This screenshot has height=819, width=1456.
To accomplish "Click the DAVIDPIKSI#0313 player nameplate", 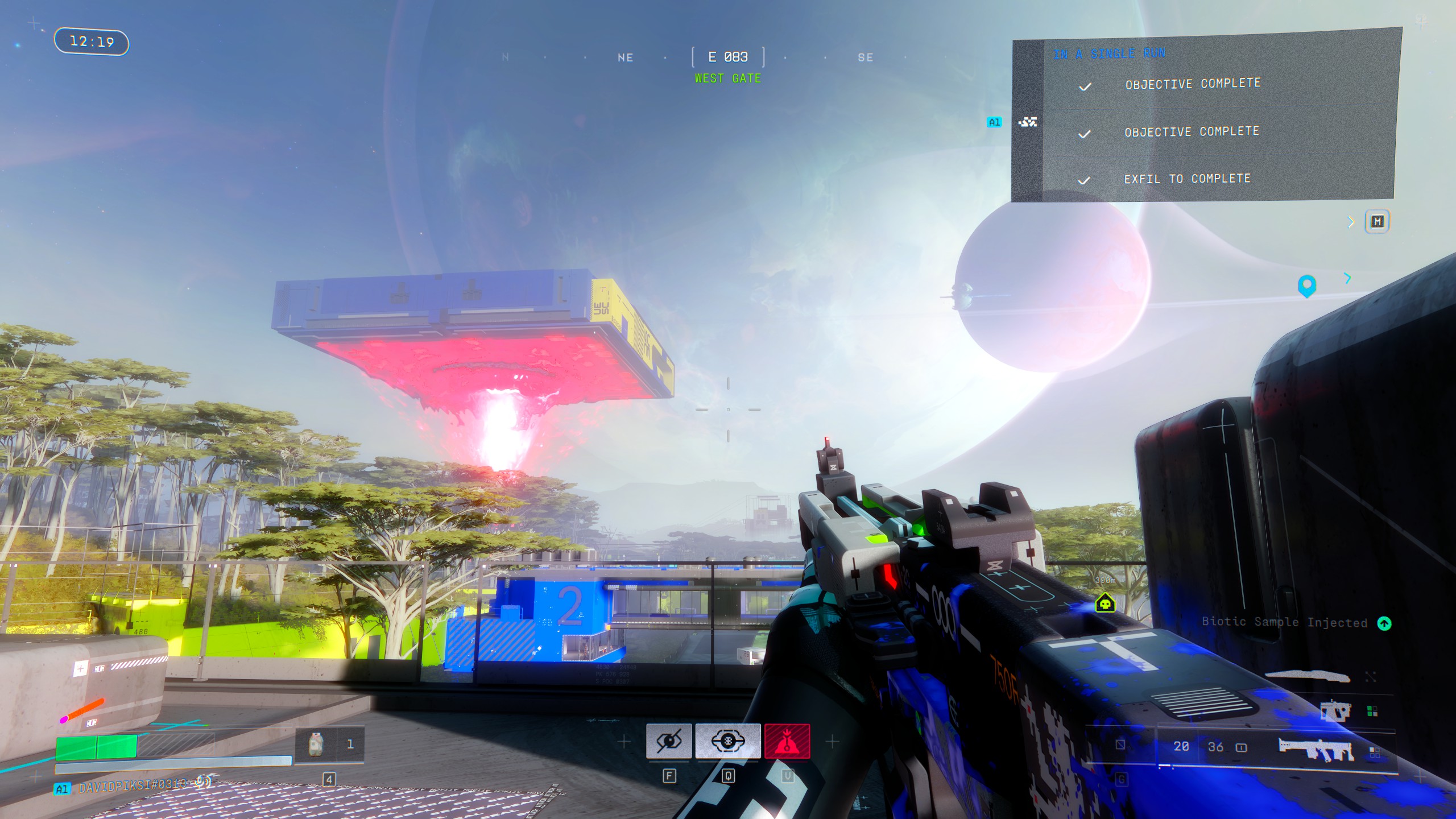I will (x=132, y=786).
